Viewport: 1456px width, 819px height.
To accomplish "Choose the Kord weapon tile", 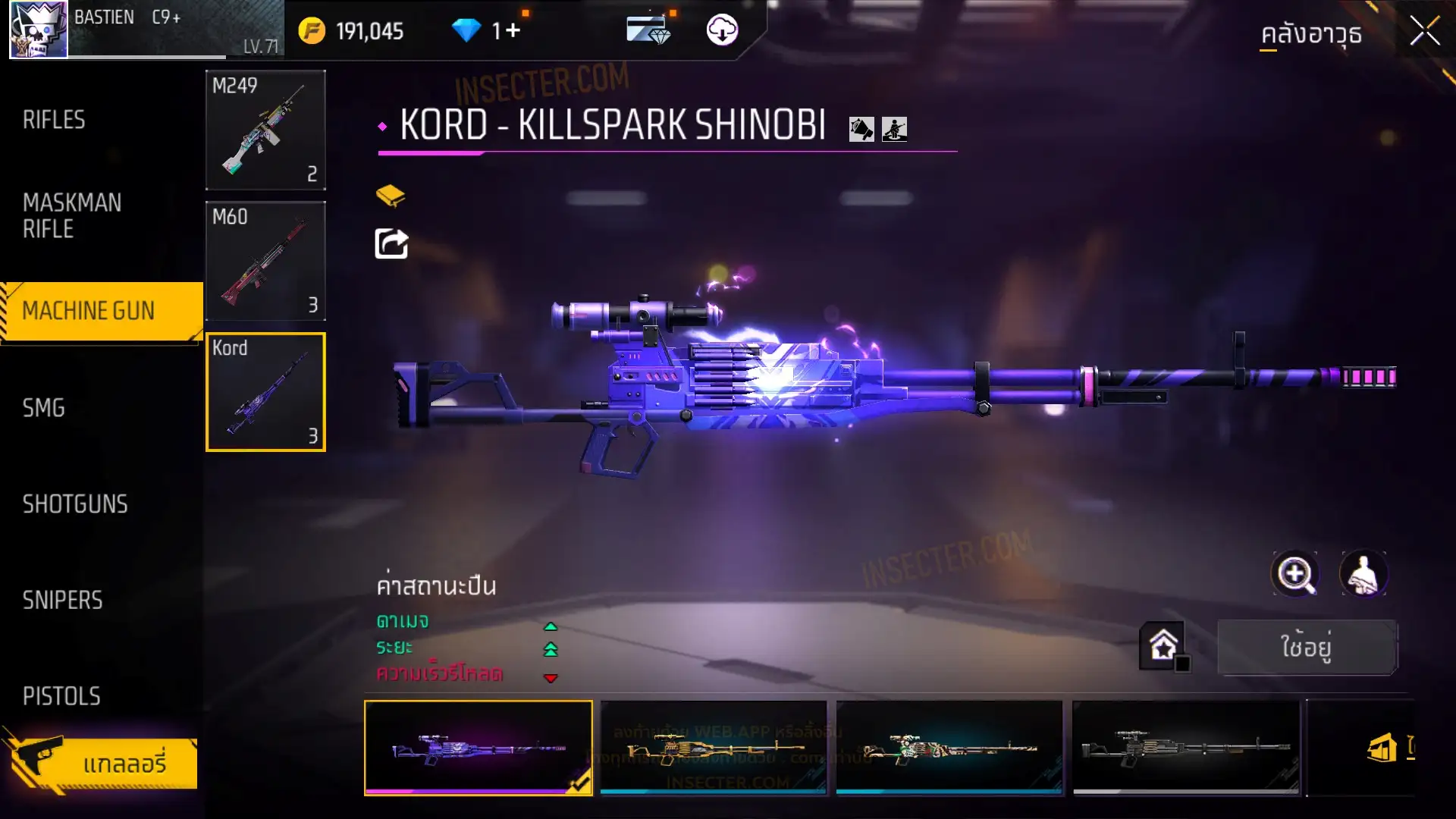I will point(265,392).
